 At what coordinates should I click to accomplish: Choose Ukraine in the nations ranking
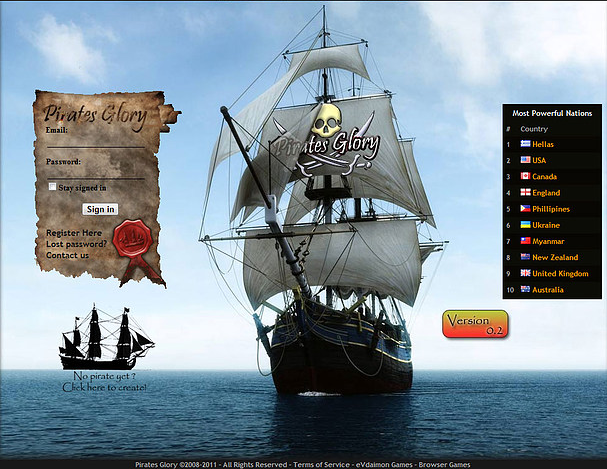pos(546,225)
